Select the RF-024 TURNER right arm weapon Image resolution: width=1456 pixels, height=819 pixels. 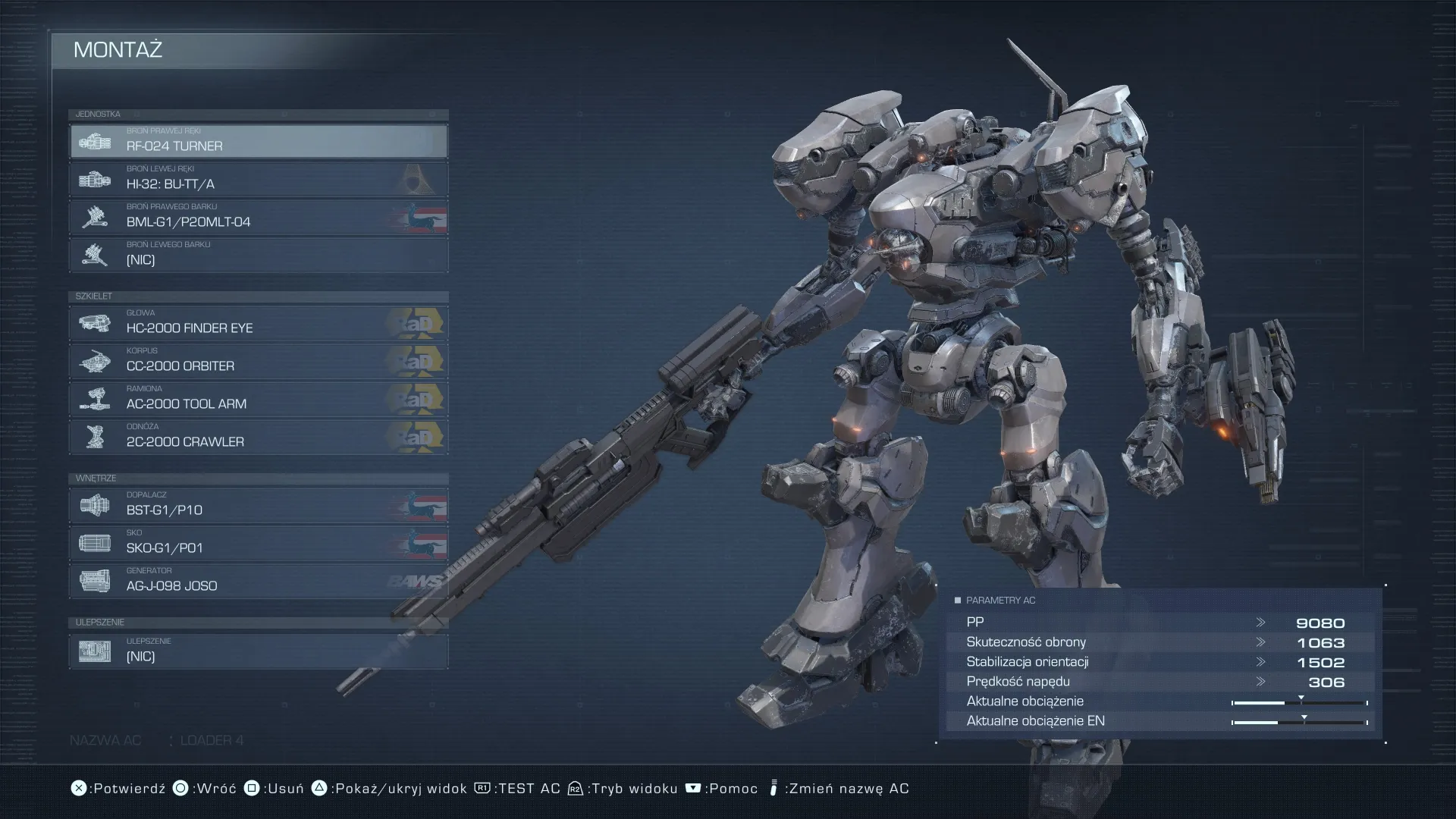258,142
